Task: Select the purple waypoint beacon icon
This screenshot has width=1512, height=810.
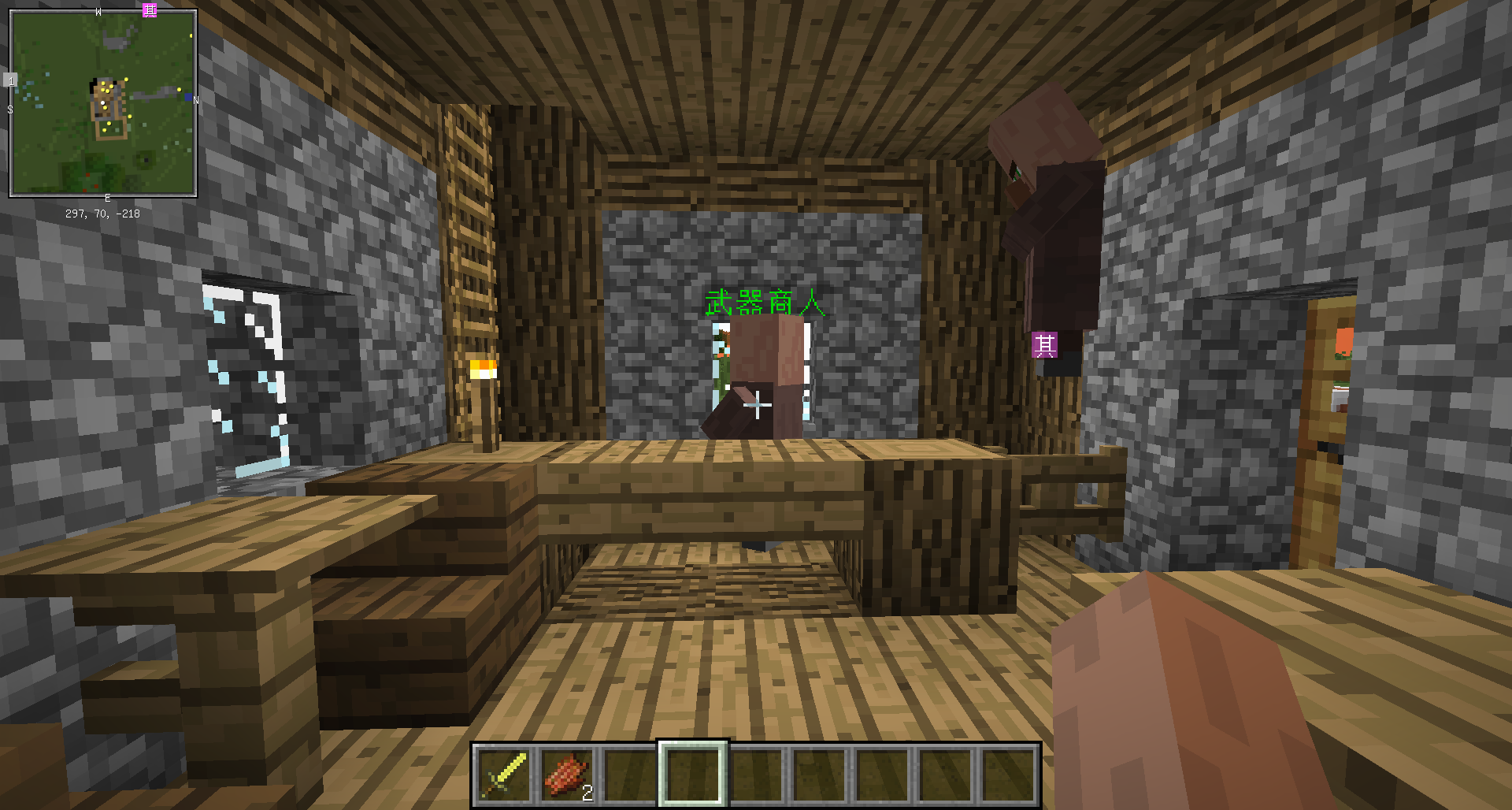Action: [x=1045, y=345]
